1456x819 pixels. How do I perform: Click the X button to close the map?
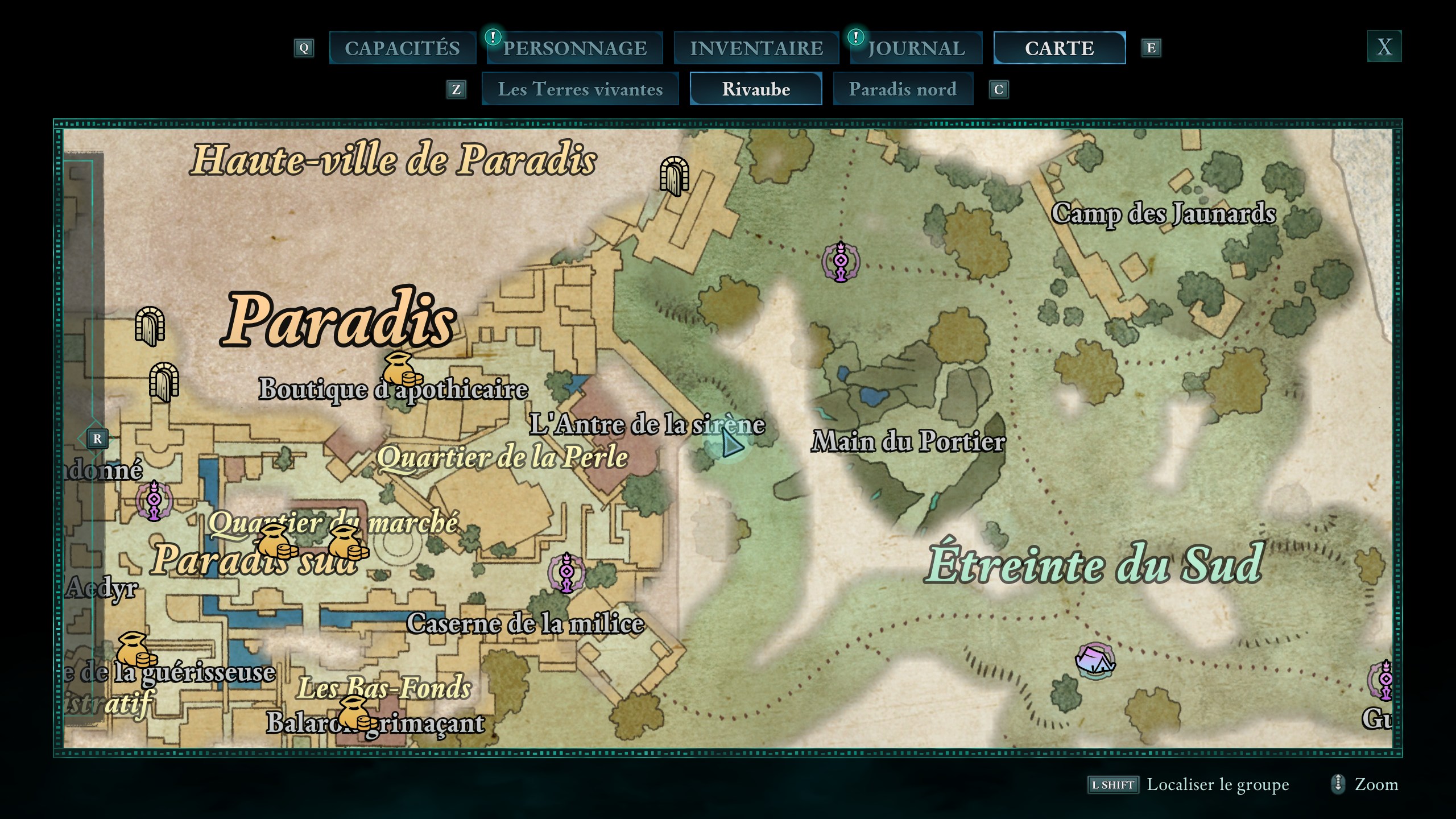[x=1384, y=48]
